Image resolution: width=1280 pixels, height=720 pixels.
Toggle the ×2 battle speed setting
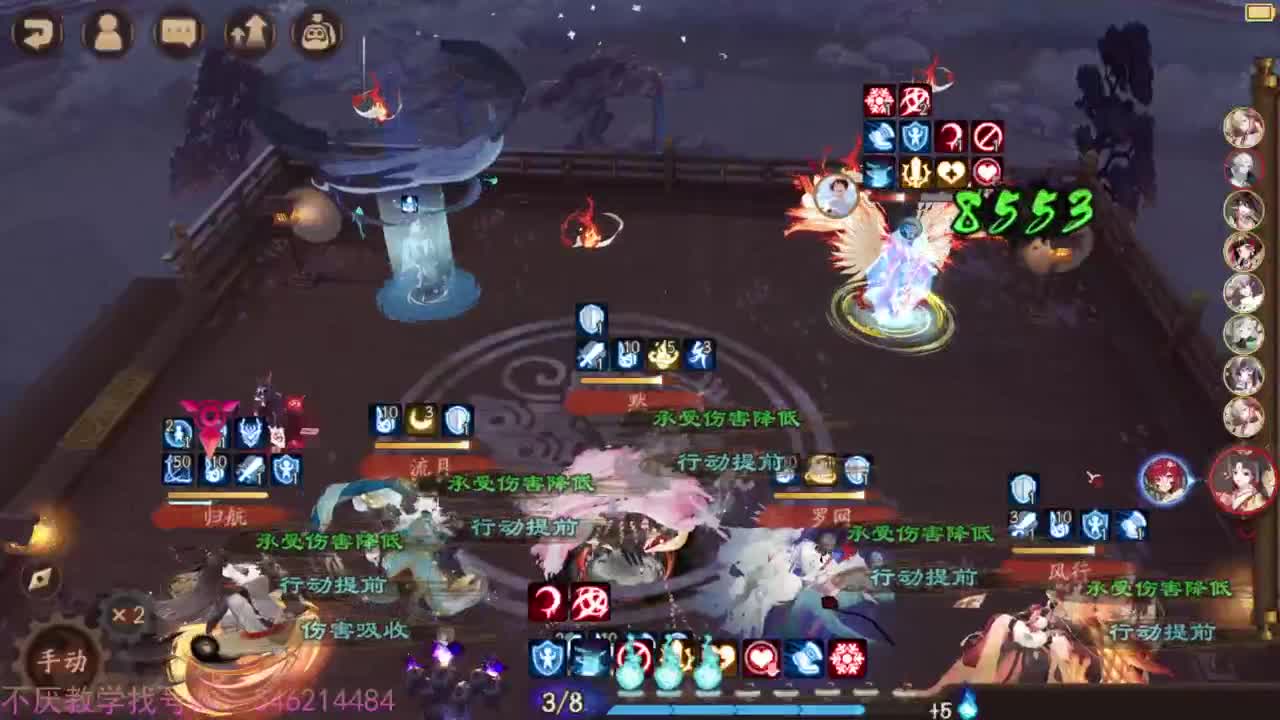coord(128,614)
